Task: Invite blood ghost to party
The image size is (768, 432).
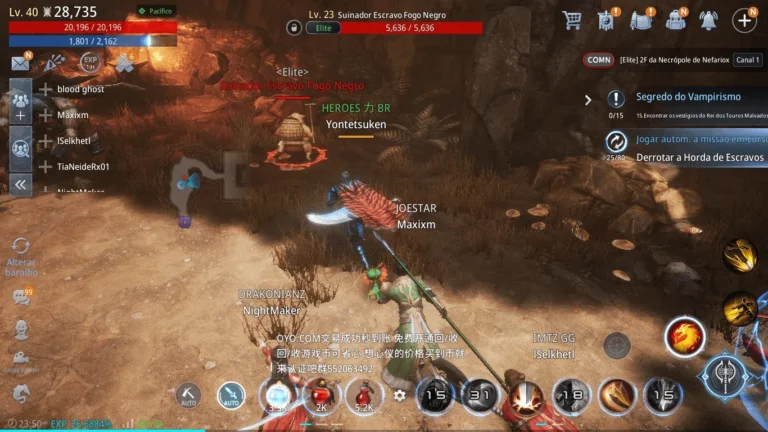Action: point(45,89)
